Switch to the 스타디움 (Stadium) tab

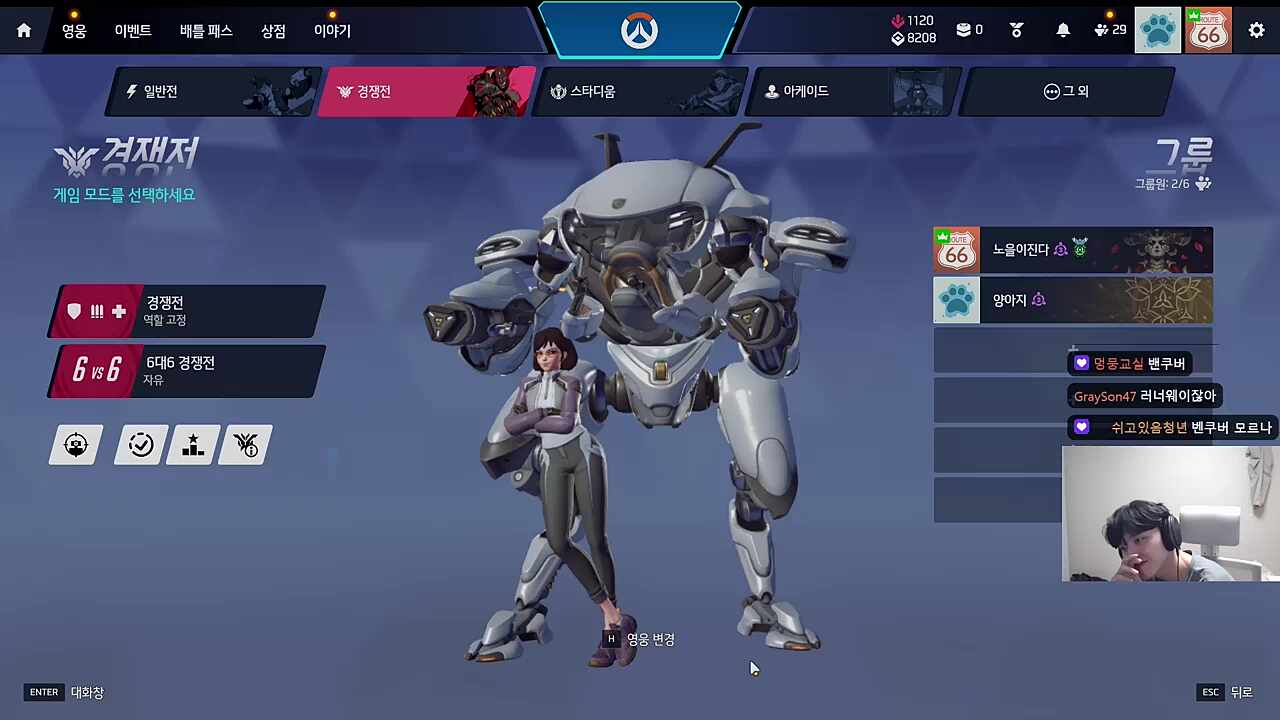pos(640,92)
